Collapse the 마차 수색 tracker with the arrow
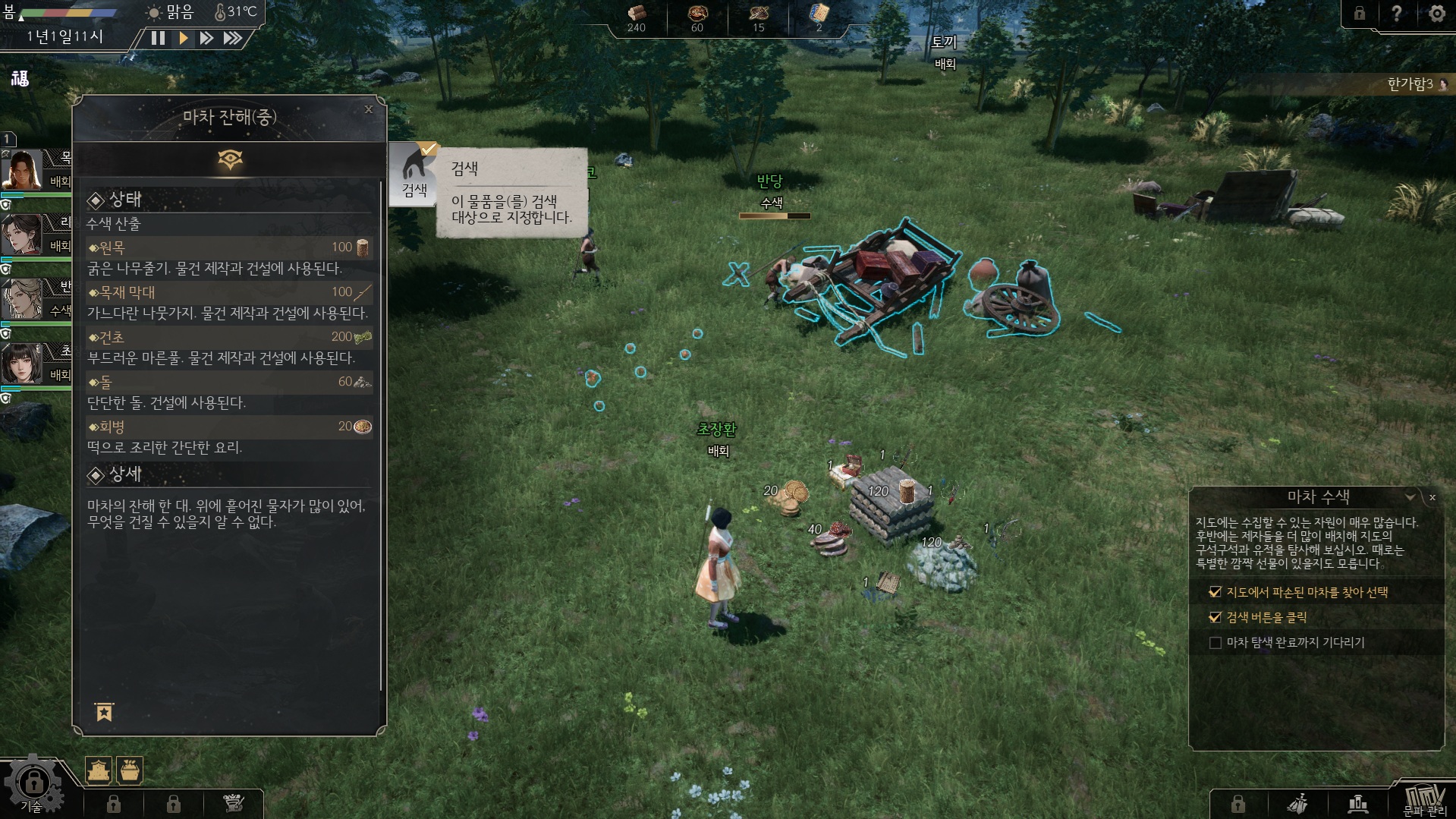Image resolution: width=1456 pixels, height=819 pixels. pyautogui.click(x=1410, y=497)
